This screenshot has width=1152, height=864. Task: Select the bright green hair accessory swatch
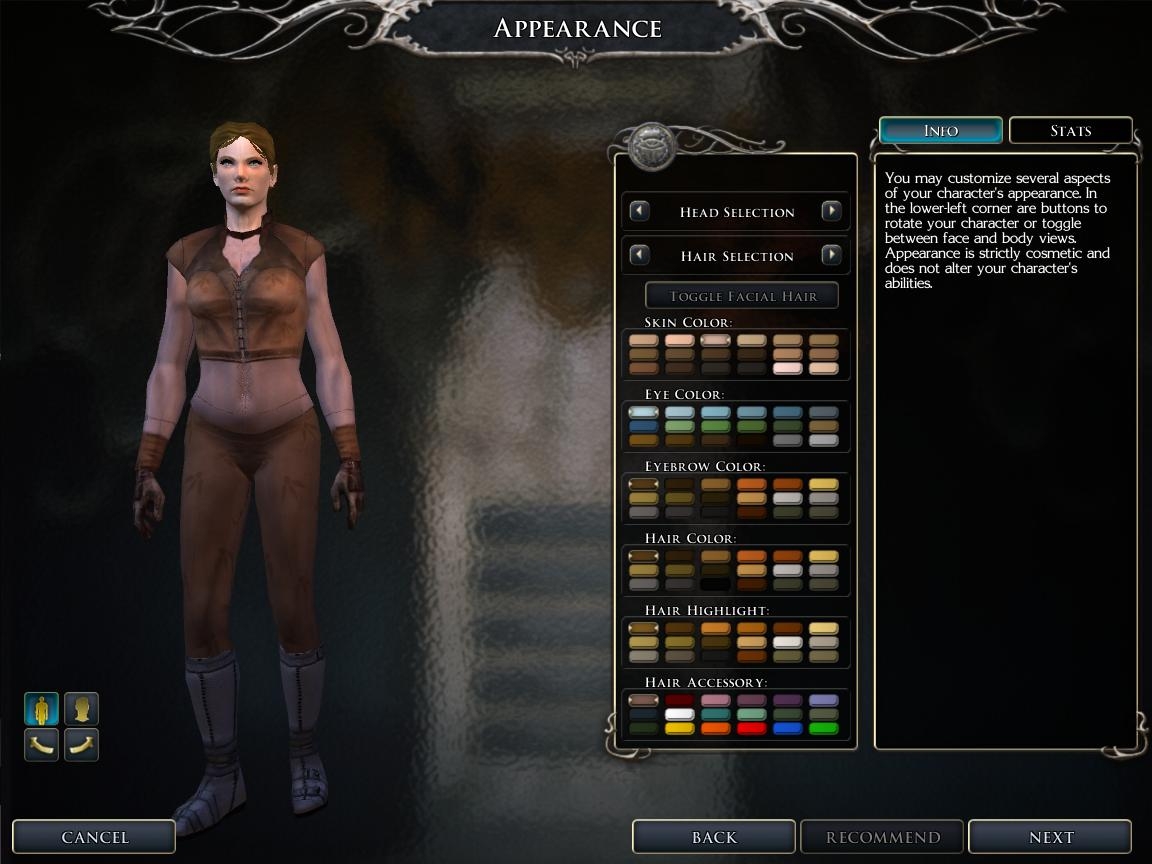824,729
